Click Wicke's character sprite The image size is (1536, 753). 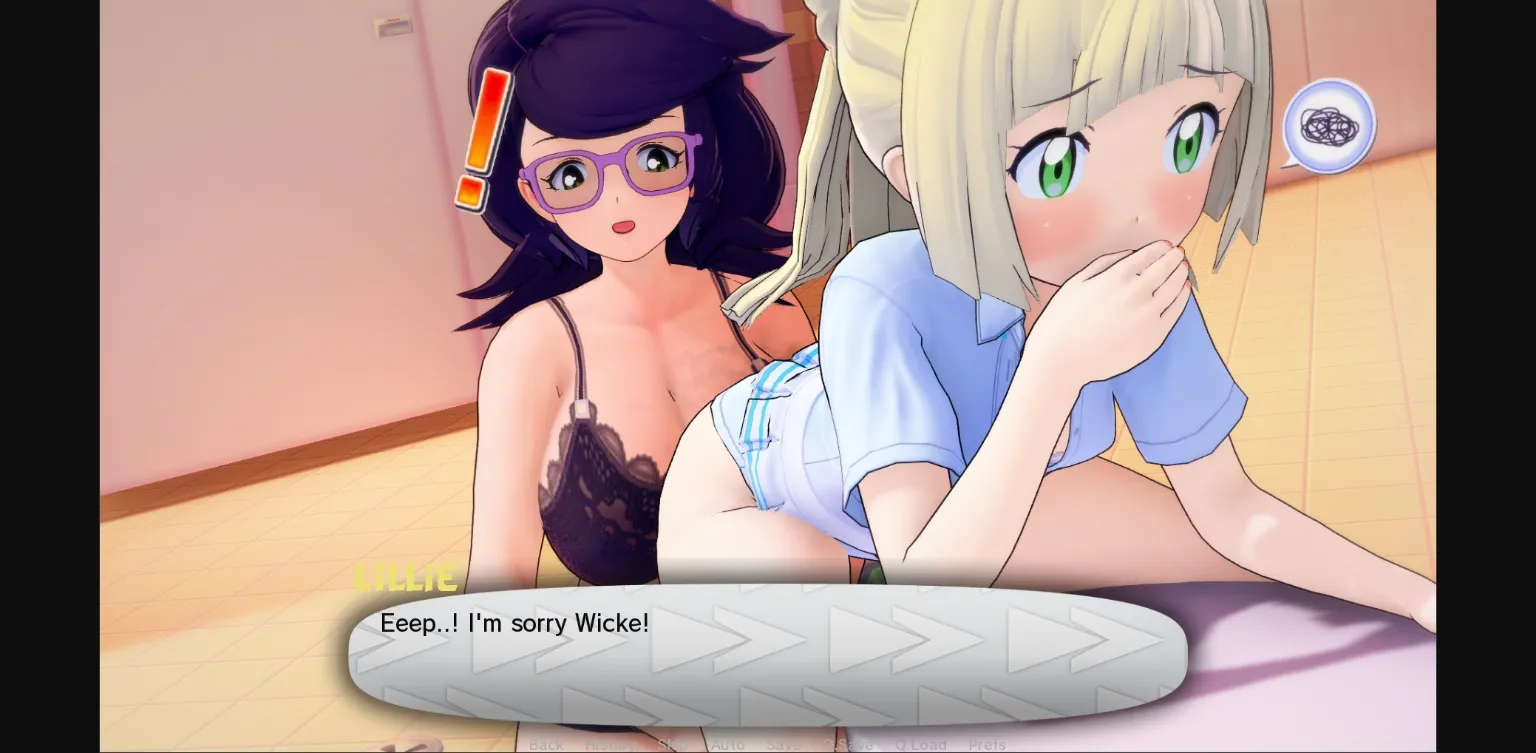(x=600, y=250)
